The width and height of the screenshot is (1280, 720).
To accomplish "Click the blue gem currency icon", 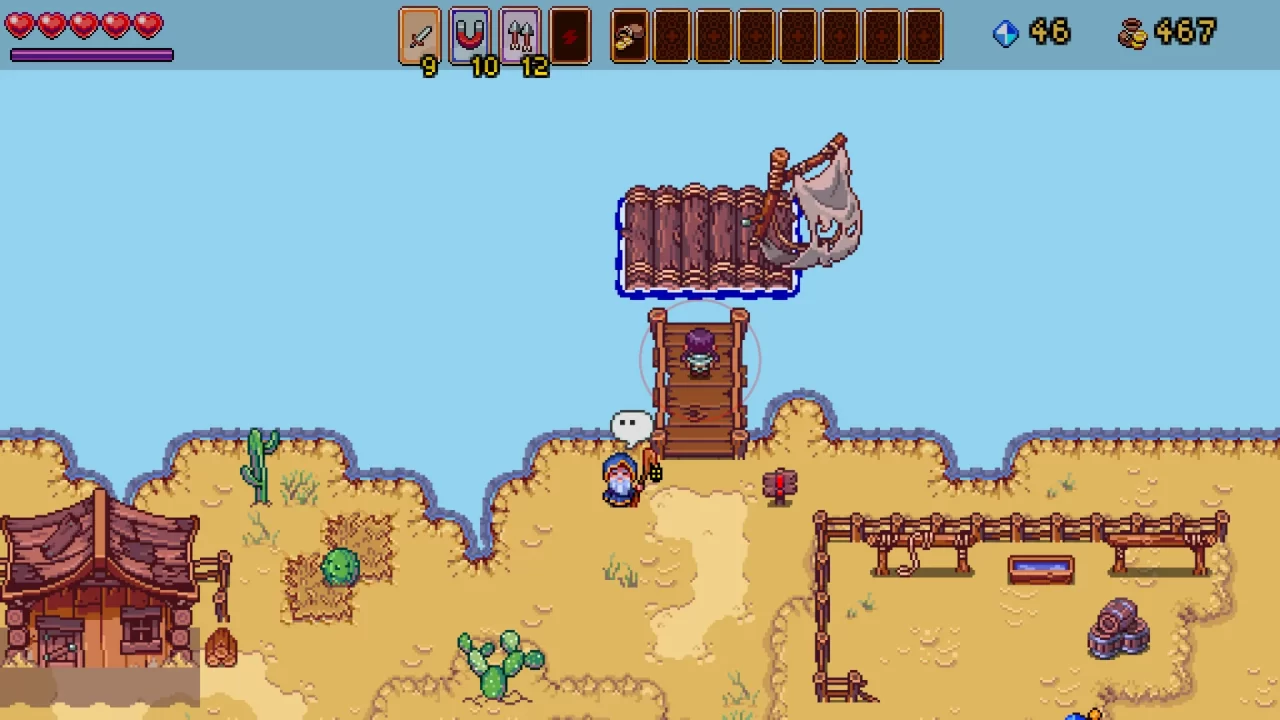I will [1006, 33].
